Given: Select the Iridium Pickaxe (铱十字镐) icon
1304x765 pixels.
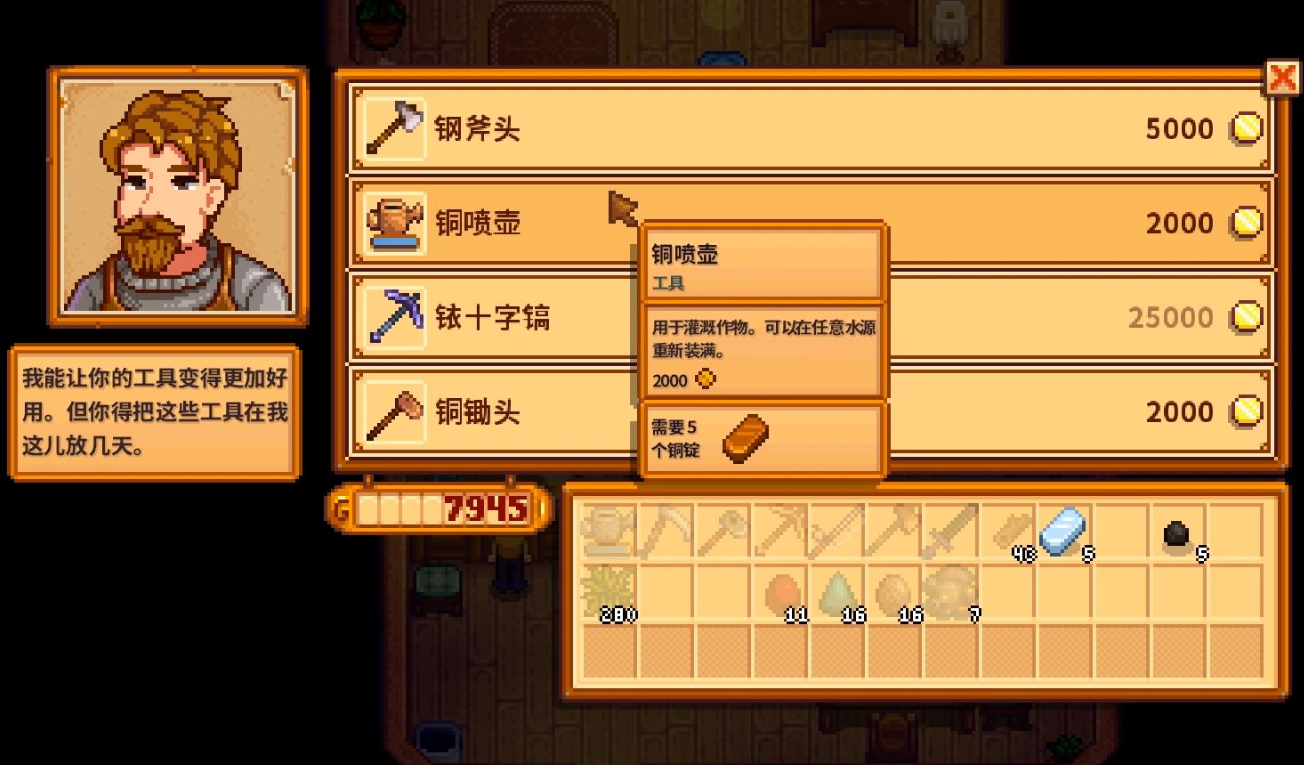Looking at the screenshot, I should (392, 317).
